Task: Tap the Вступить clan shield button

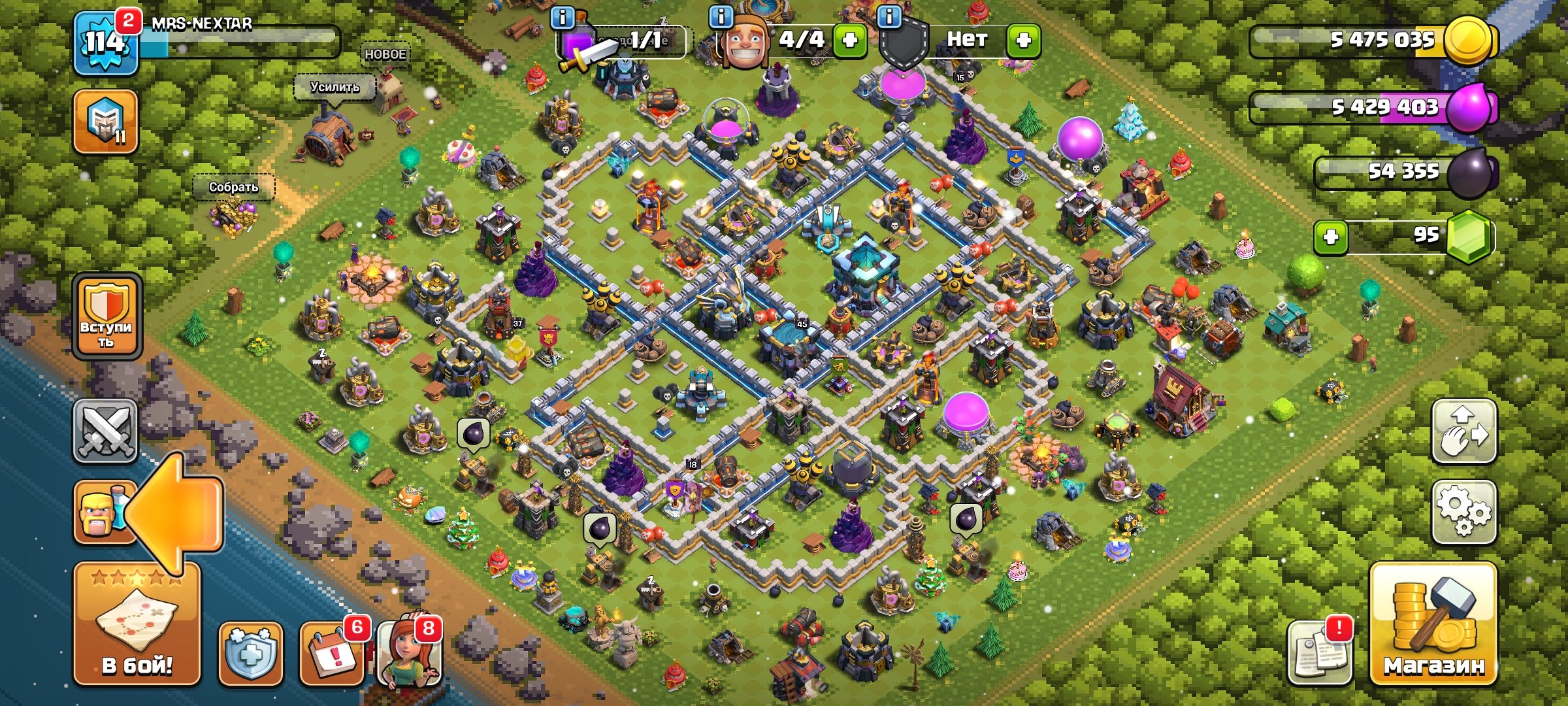Action: point(107,316)
